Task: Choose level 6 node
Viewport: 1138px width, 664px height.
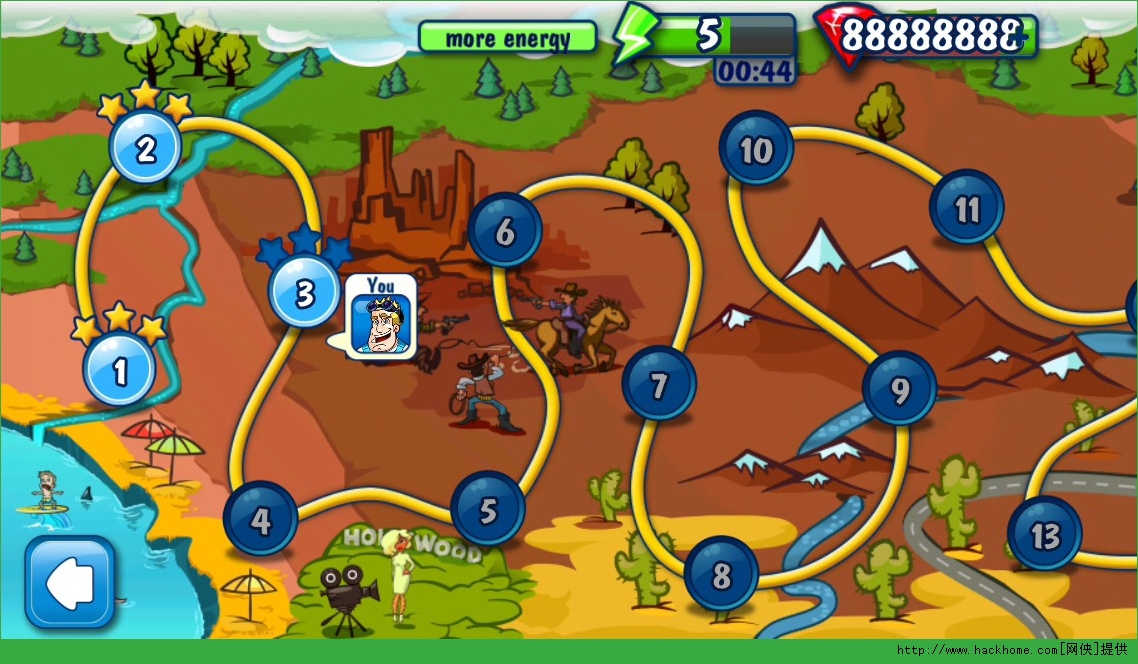Action: click(505, 231)
